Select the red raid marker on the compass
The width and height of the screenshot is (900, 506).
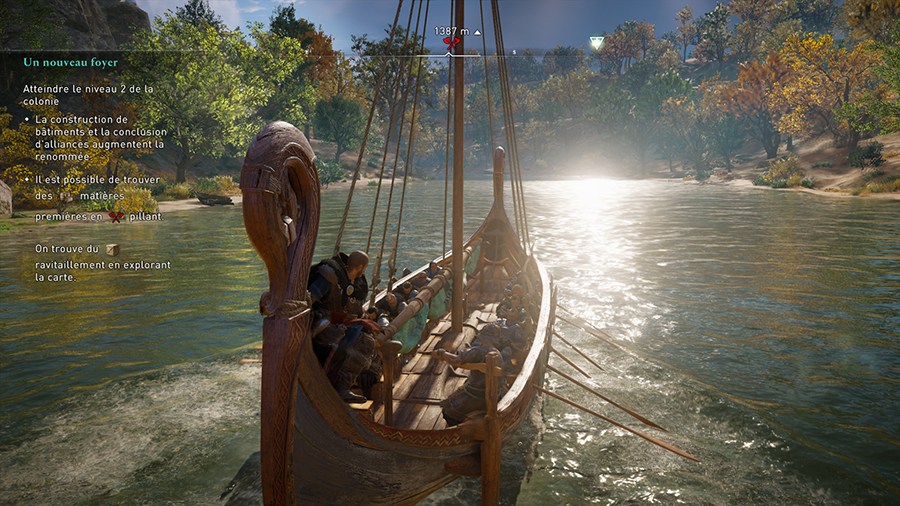pos(453,44)
